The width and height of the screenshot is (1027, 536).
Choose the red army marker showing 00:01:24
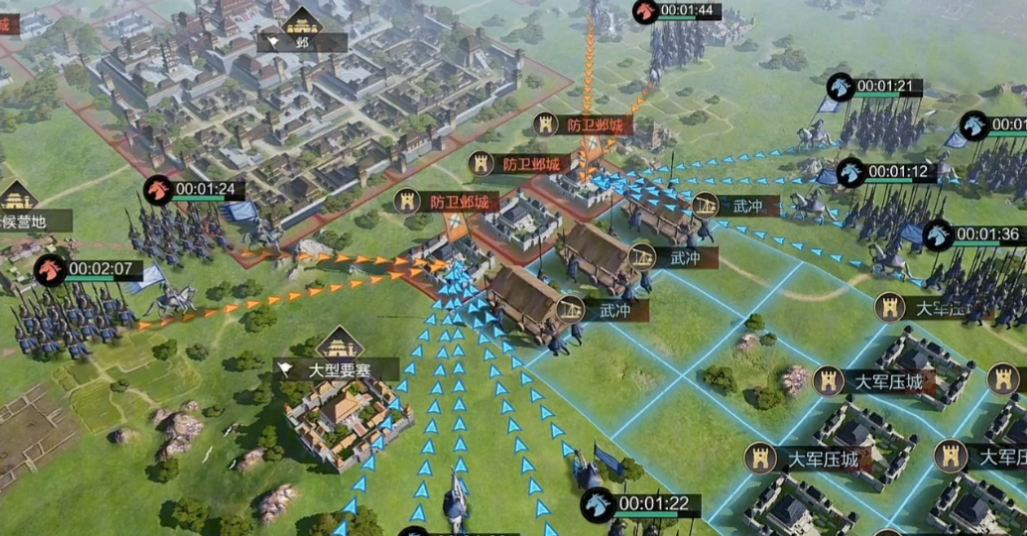(x=158, y=189)
